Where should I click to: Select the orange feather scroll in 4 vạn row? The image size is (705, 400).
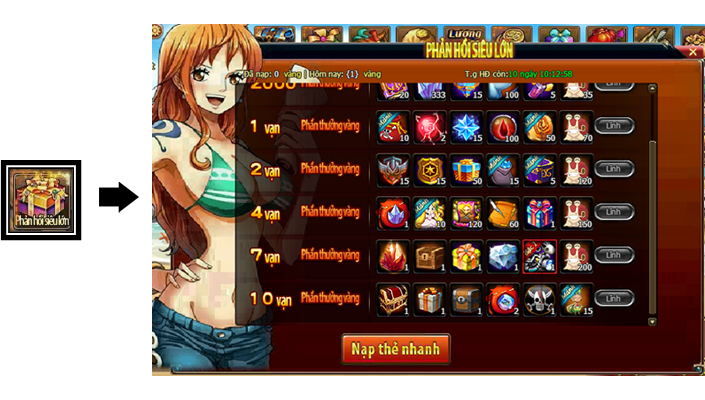point(503,212)
